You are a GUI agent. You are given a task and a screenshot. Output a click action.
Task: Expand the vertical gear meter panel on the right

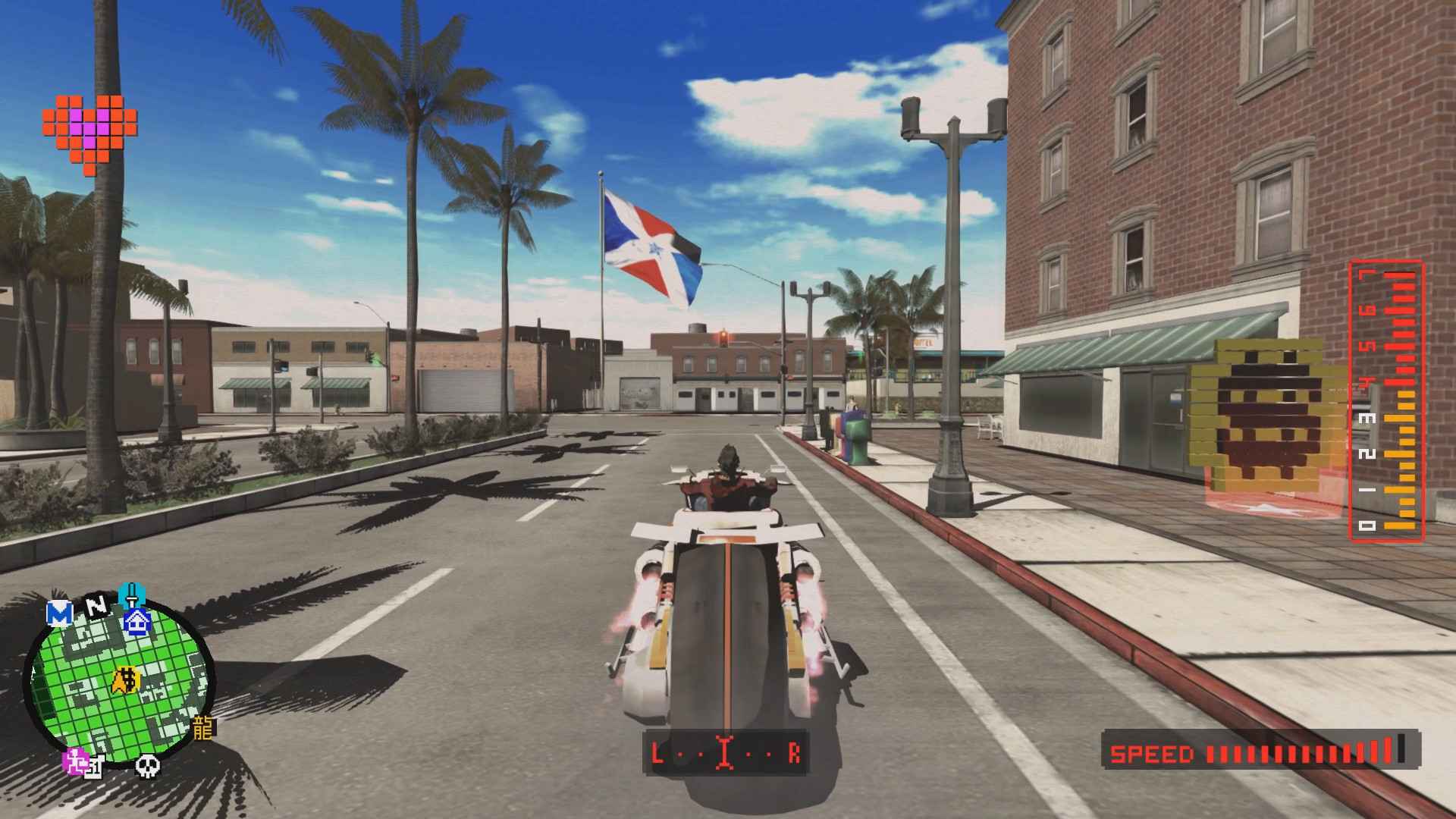coord(1388,402)
